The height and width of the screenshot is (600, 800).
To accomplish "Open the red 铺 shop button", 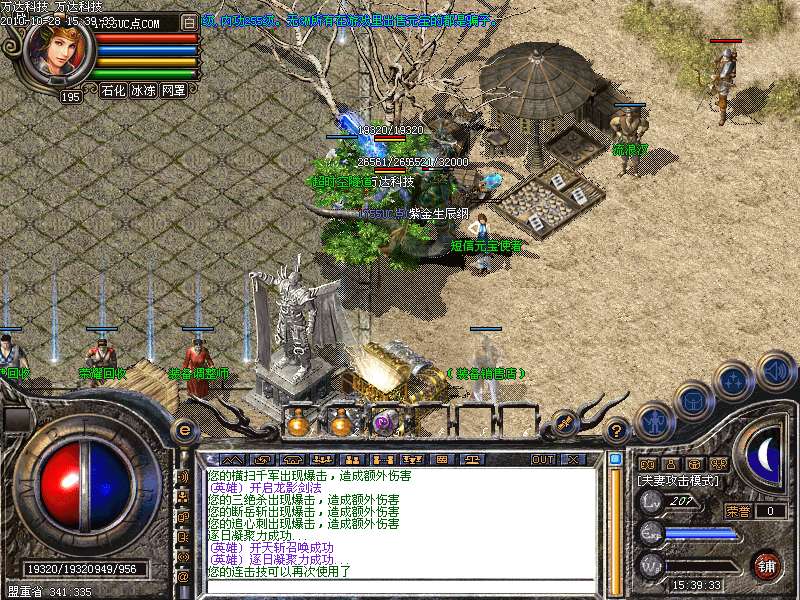I will click(767, 565).
